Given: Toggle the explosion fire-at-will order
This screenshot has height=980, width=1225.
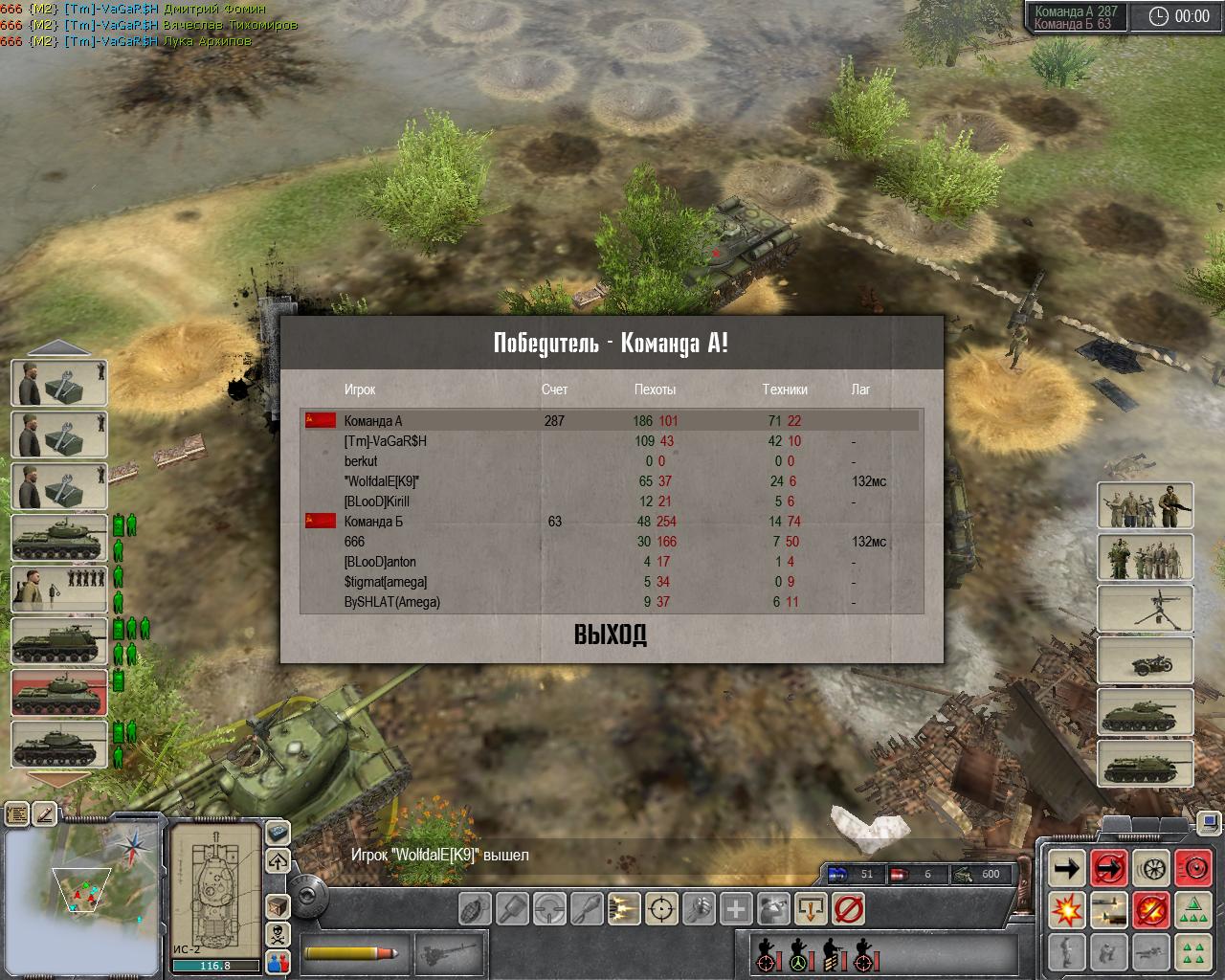Looking at the screenshot, I should pyautogui.click(x=1066, y=910).
